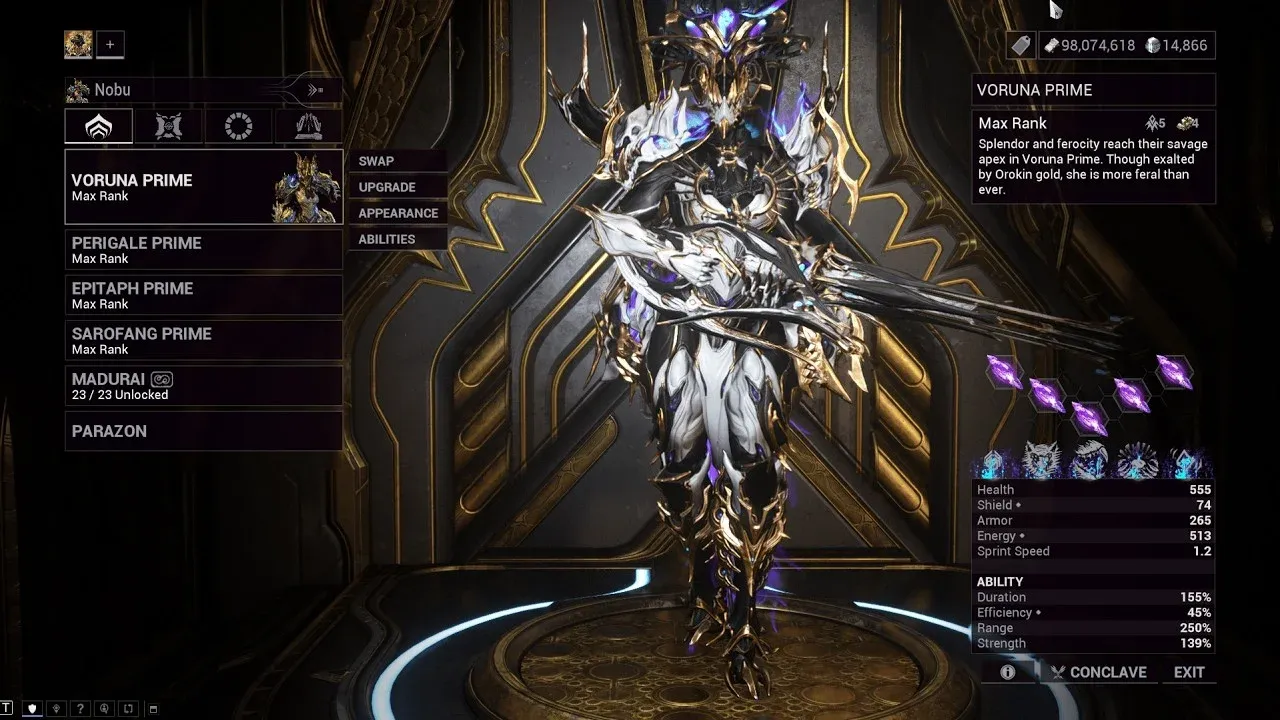Open the price tag market icon
Image resolution: width=1280 pixels, height=720 pixels.
1019,45
